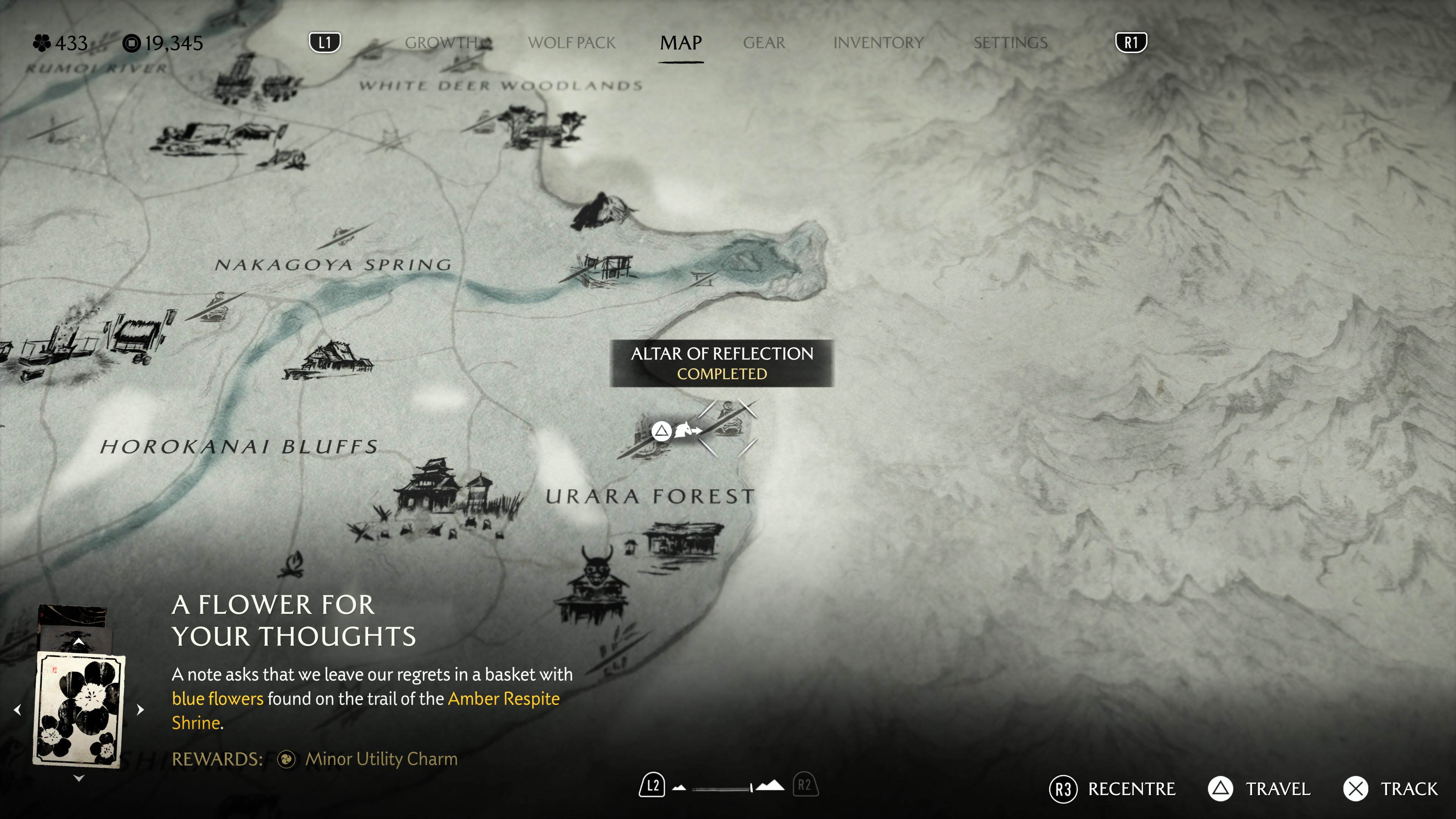
Task: Open the Inventory tab
Action: [x=878, y=43]
